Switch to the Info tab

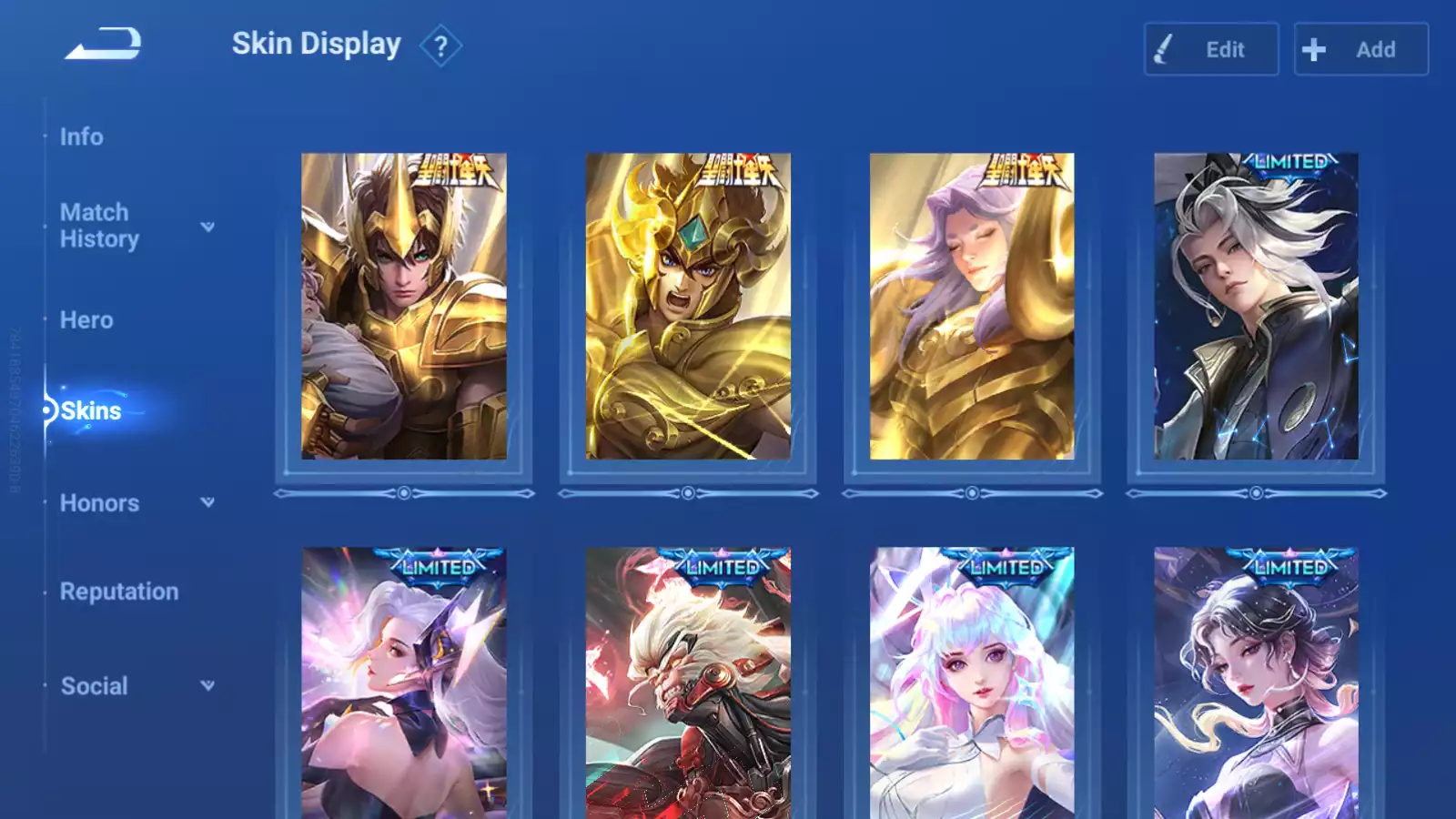82,136
